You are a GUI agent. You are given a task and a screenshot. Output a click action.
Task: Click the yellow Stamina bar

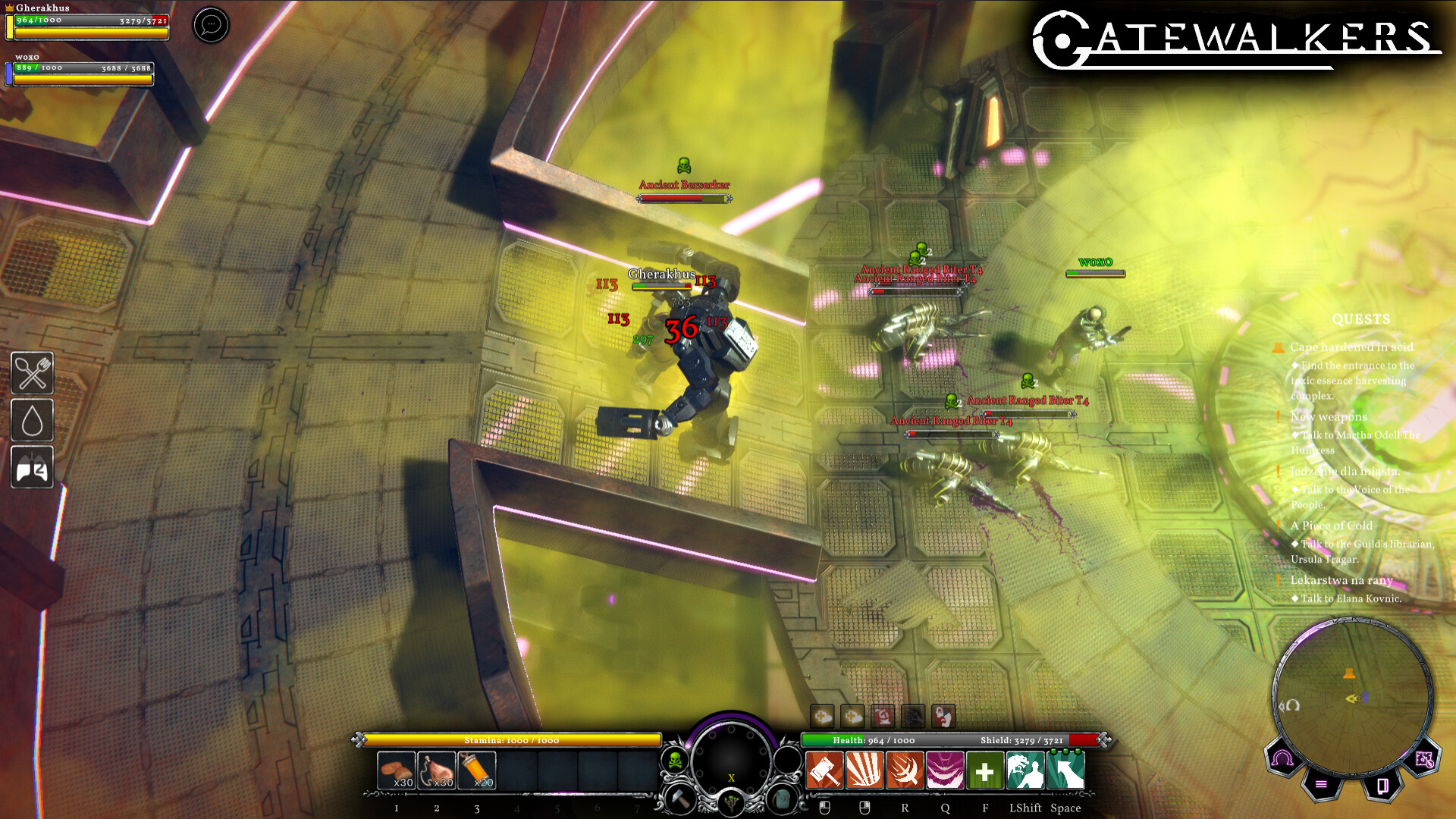tap(512, 740)
